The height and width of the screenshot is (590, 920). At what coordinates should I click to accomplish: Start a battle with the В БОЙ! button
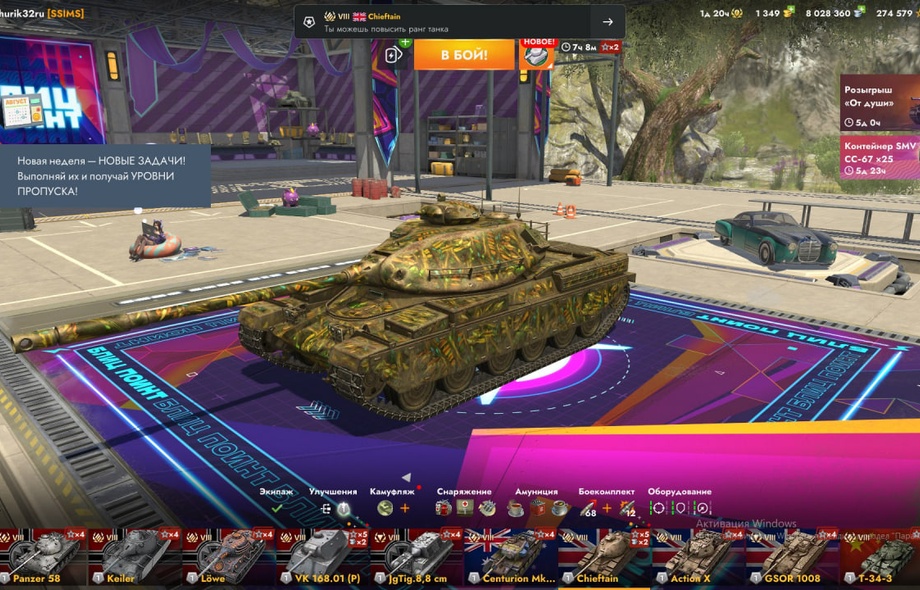[464, 54]
